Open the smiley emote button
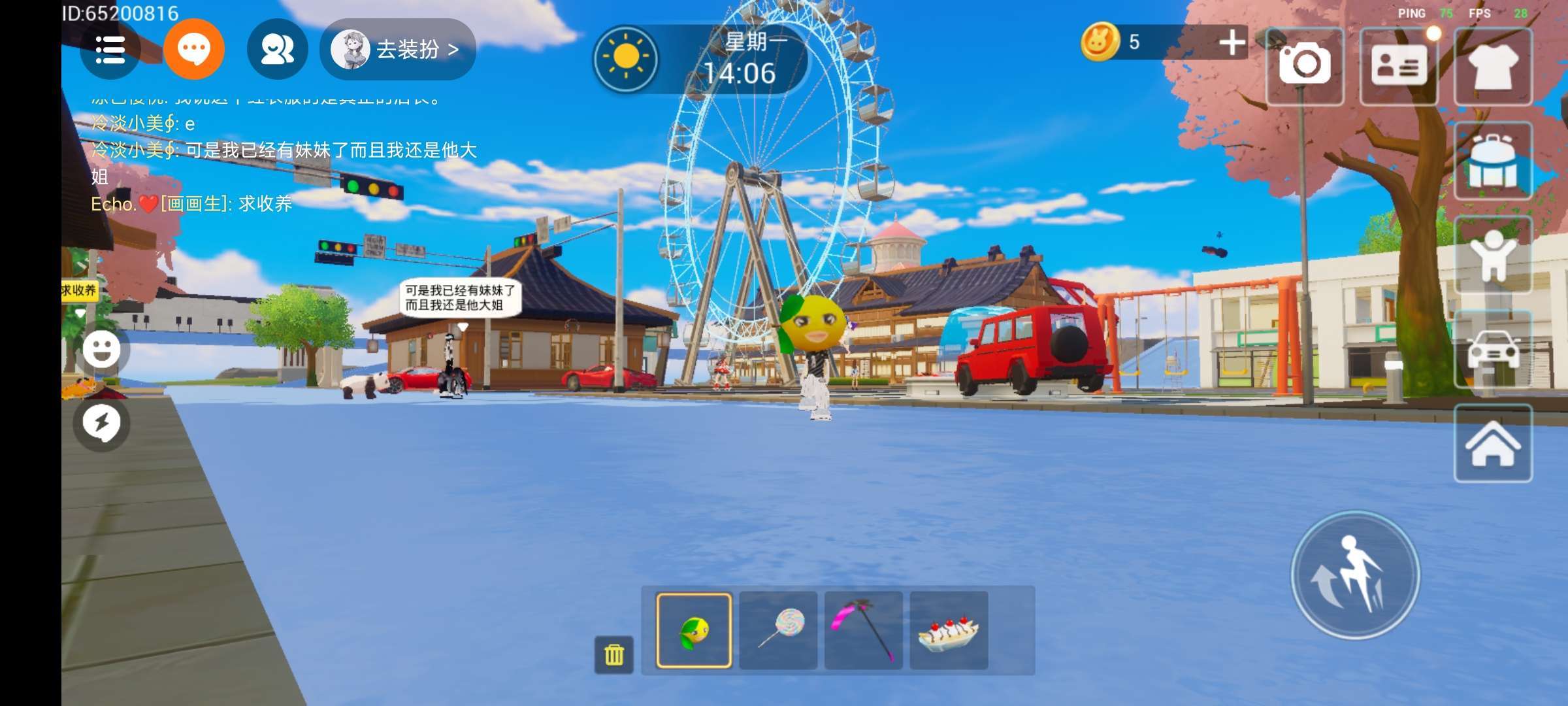 tap(102, 349)
